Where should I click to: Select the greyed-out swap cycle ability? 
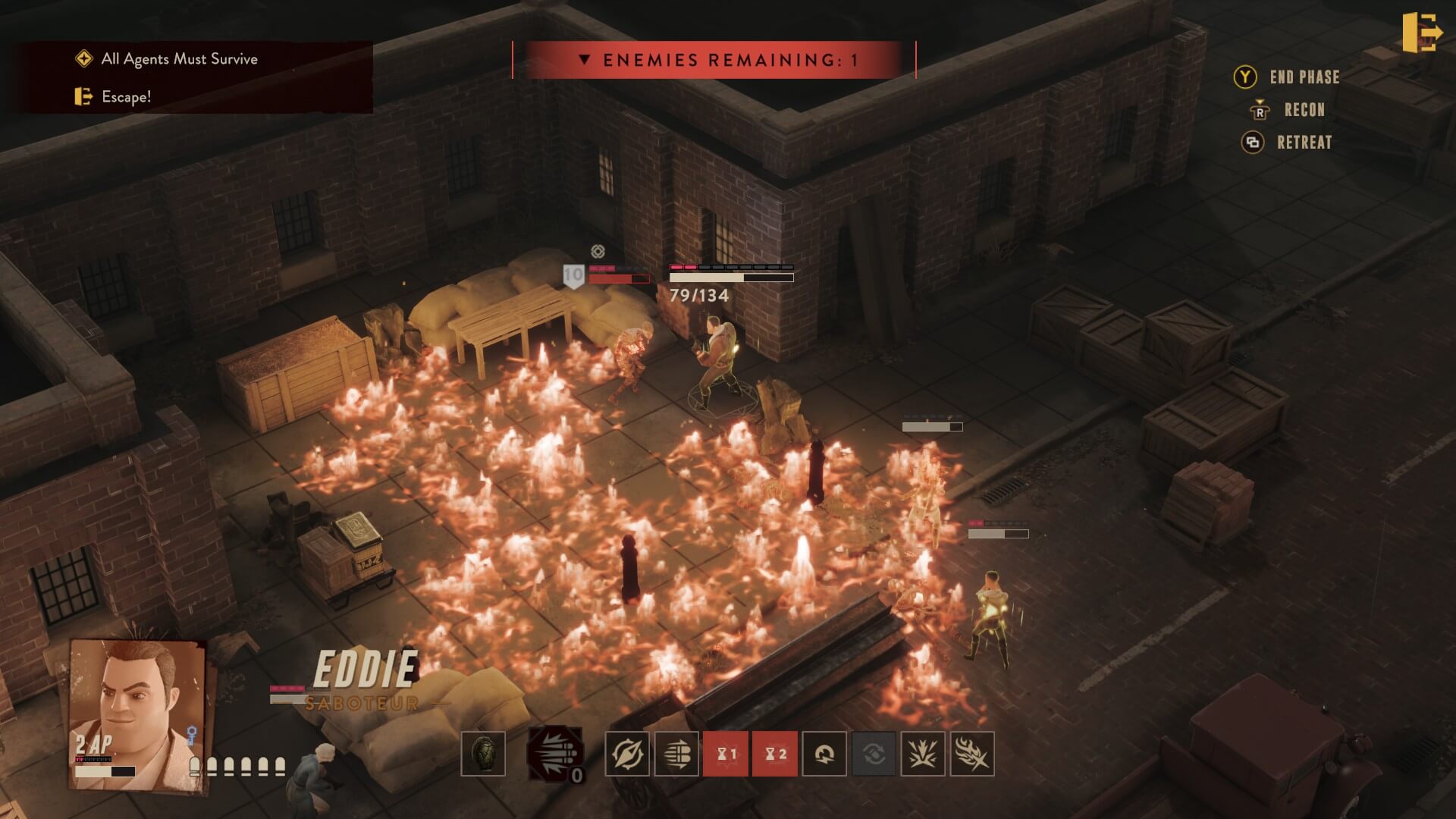[874, 754]
